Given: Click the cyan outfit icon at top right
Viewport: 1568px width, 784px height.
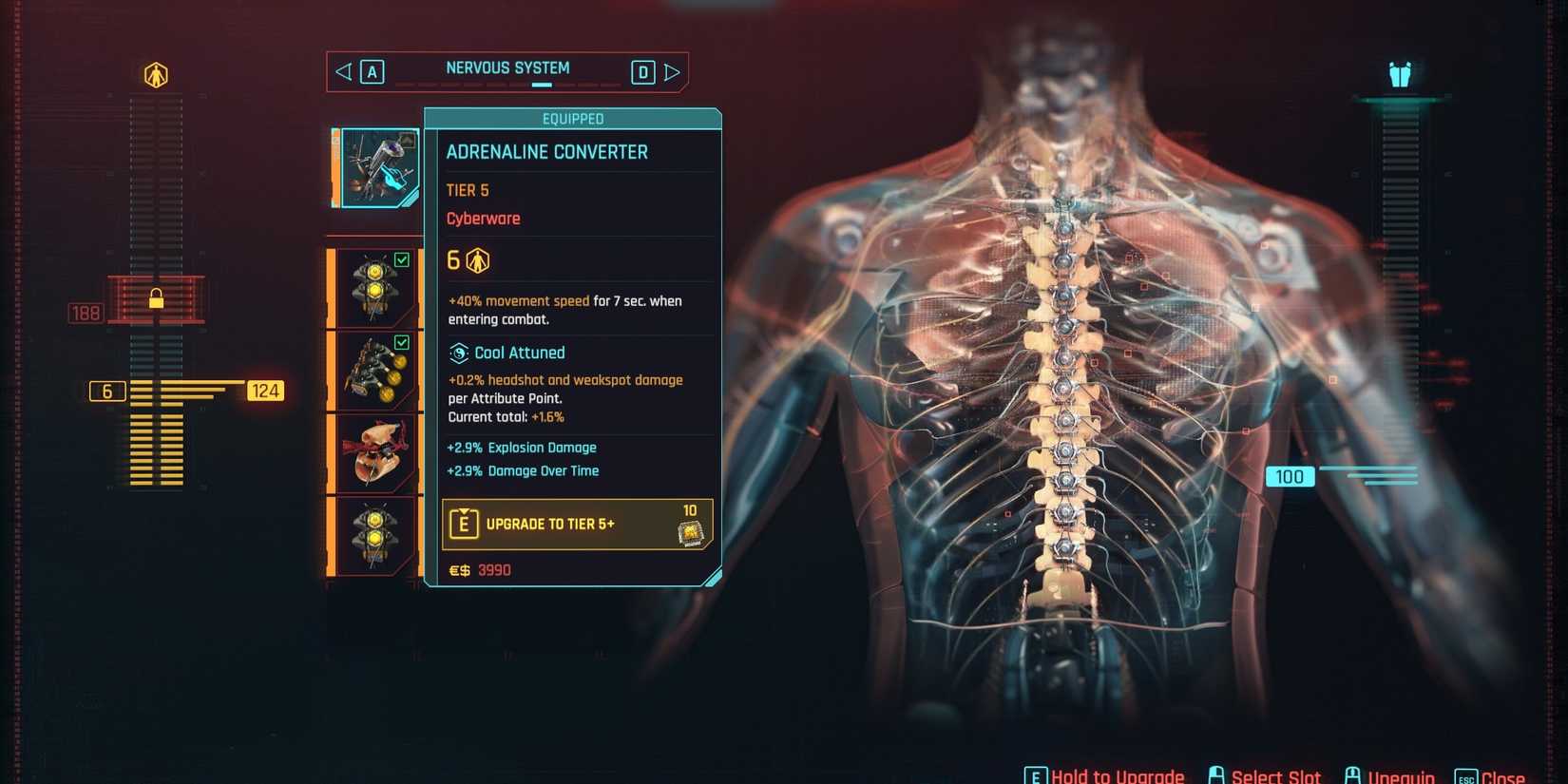Looking at the screenshot, I should pos(1398,73).
